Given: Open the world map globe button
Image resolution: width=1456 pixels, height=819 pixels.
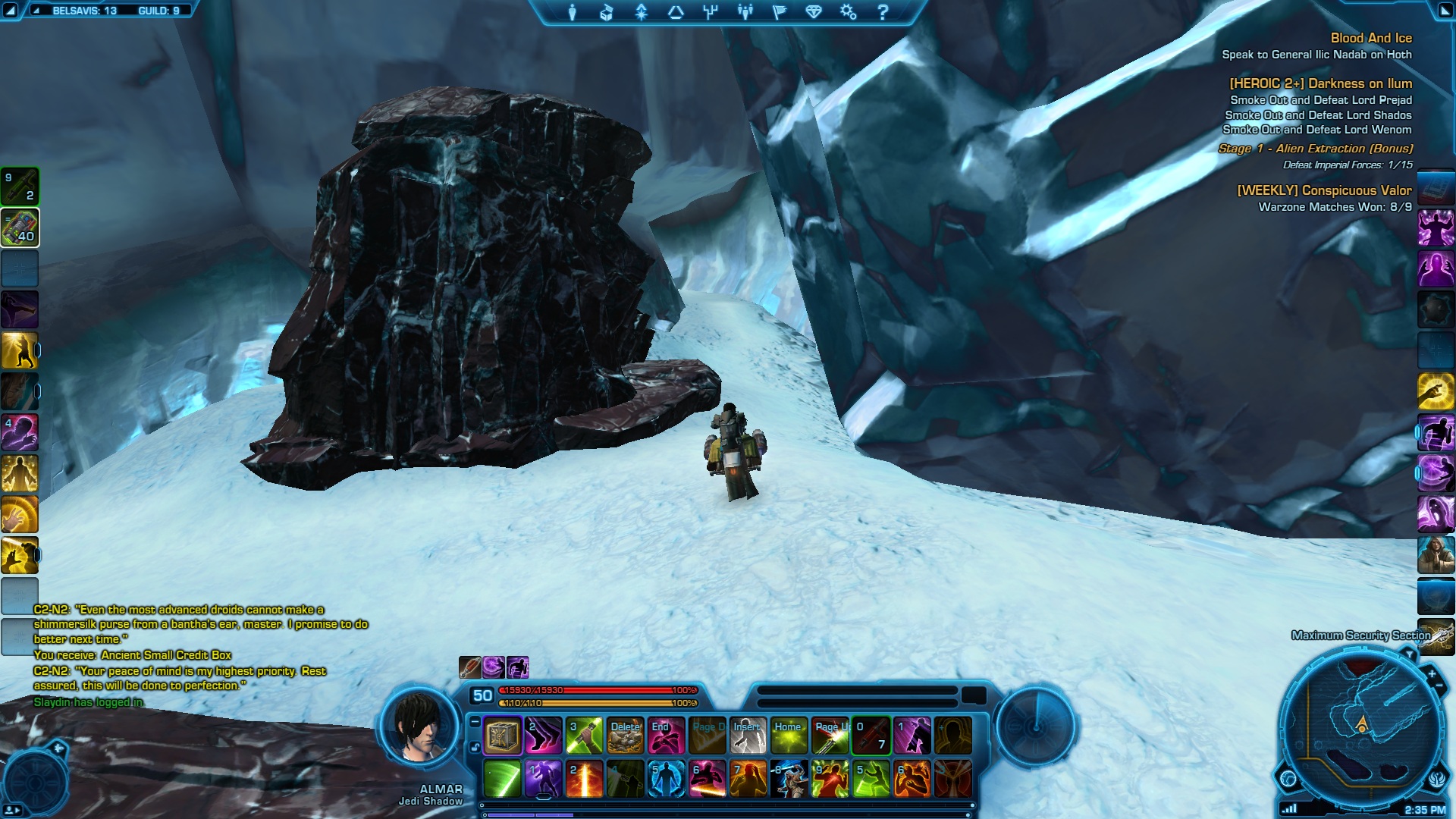Looking at the screenshot, I should [x=1288, y=778].
